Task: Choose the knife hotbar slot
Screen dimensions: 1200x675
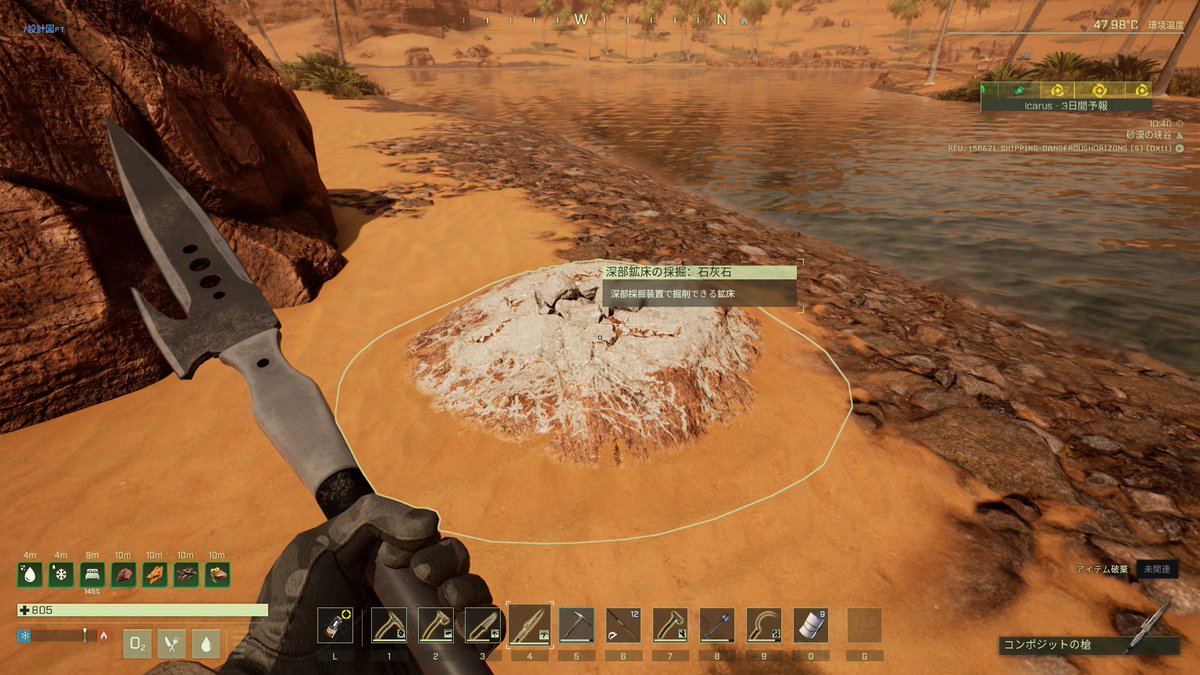Action: [482, 625]
